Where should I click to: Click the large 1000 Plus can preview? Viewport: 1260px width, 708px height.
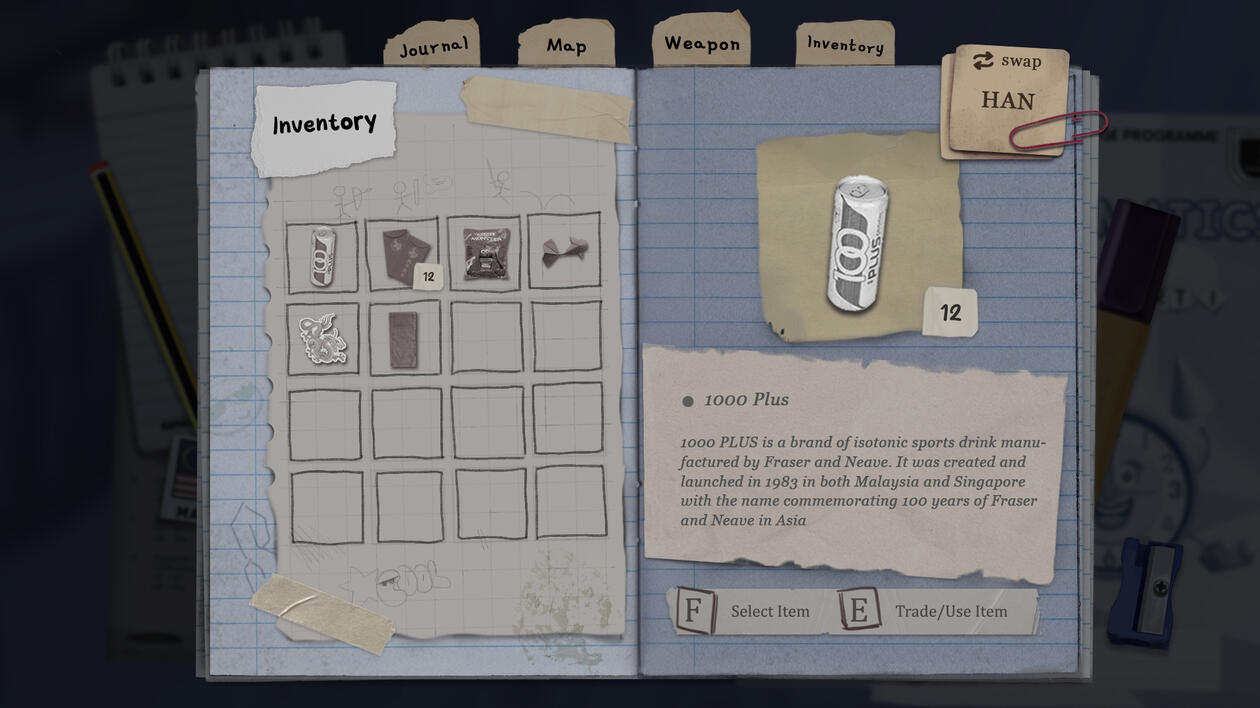click(857, 243)
